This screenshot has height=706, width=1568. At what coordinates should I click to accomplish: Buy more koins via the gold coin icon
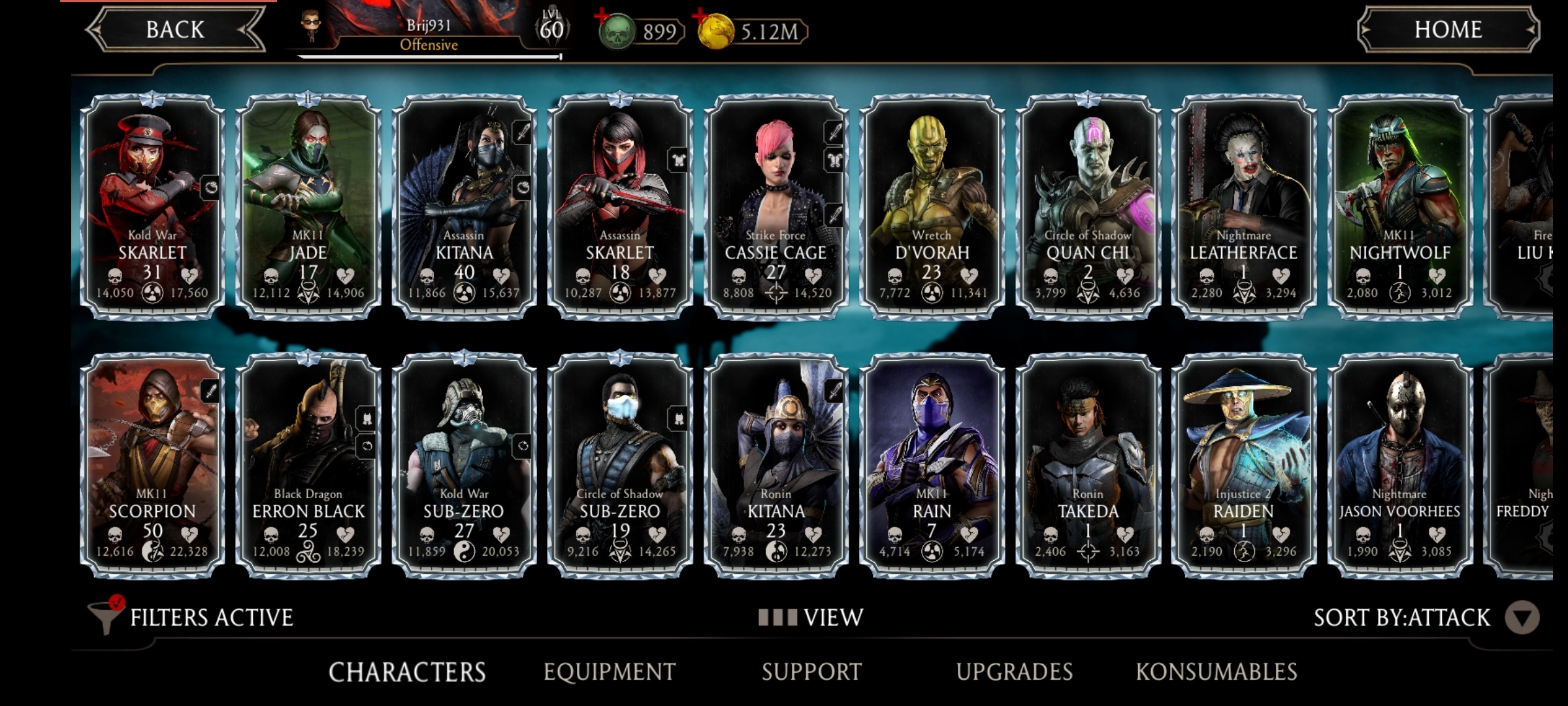(715, 31)
